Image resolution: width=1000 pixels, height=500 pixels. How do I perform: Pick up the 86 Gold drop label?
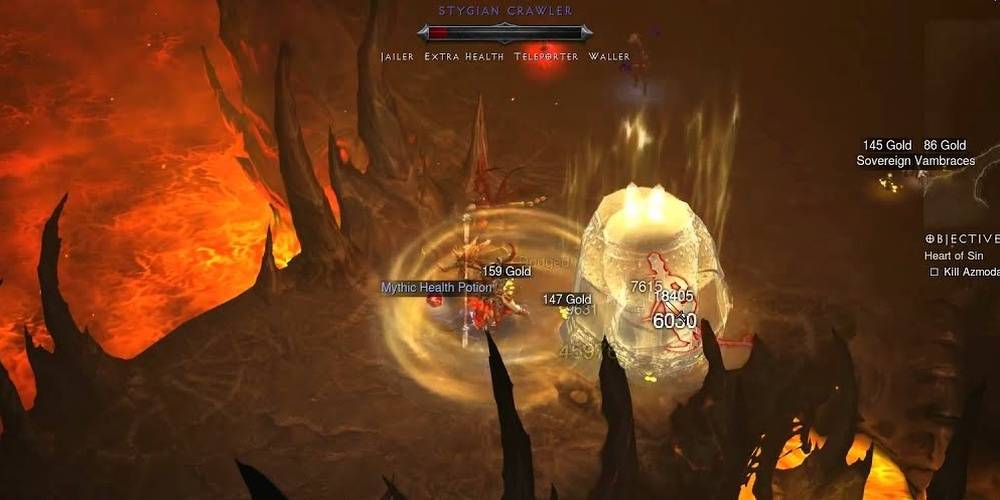coord(945,146)
